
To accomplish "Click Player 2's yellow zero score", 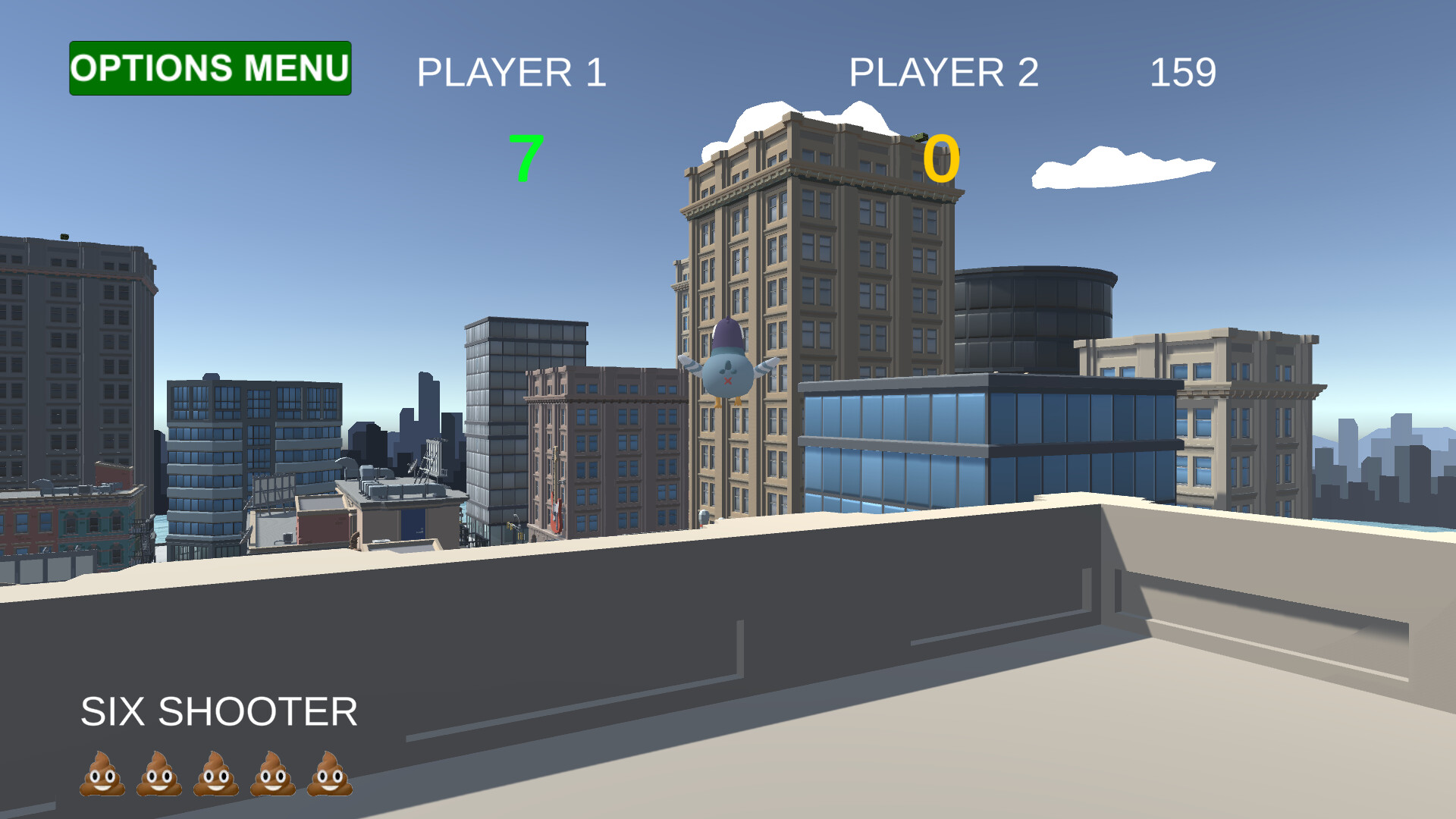I will (940, 157).
